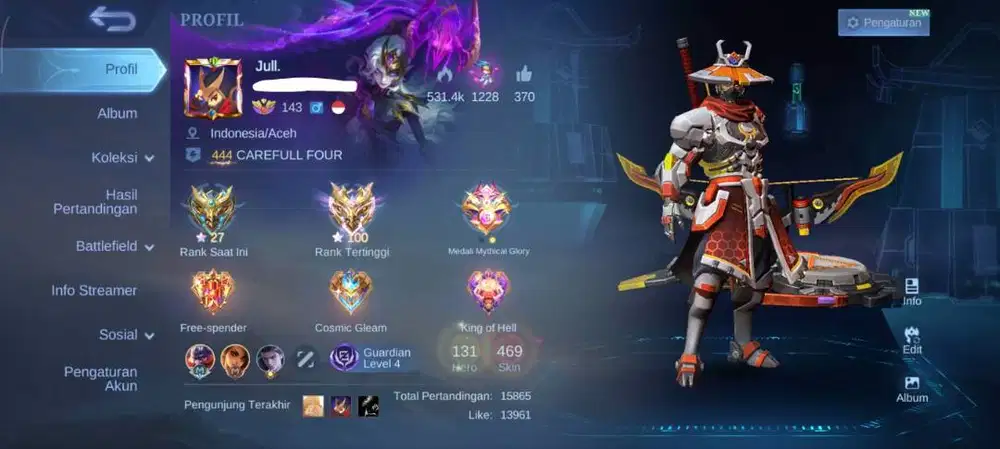Select the Rank Tertinggi badge
This screenshot has height=449, width=1000.
click(x=351, y=210)
